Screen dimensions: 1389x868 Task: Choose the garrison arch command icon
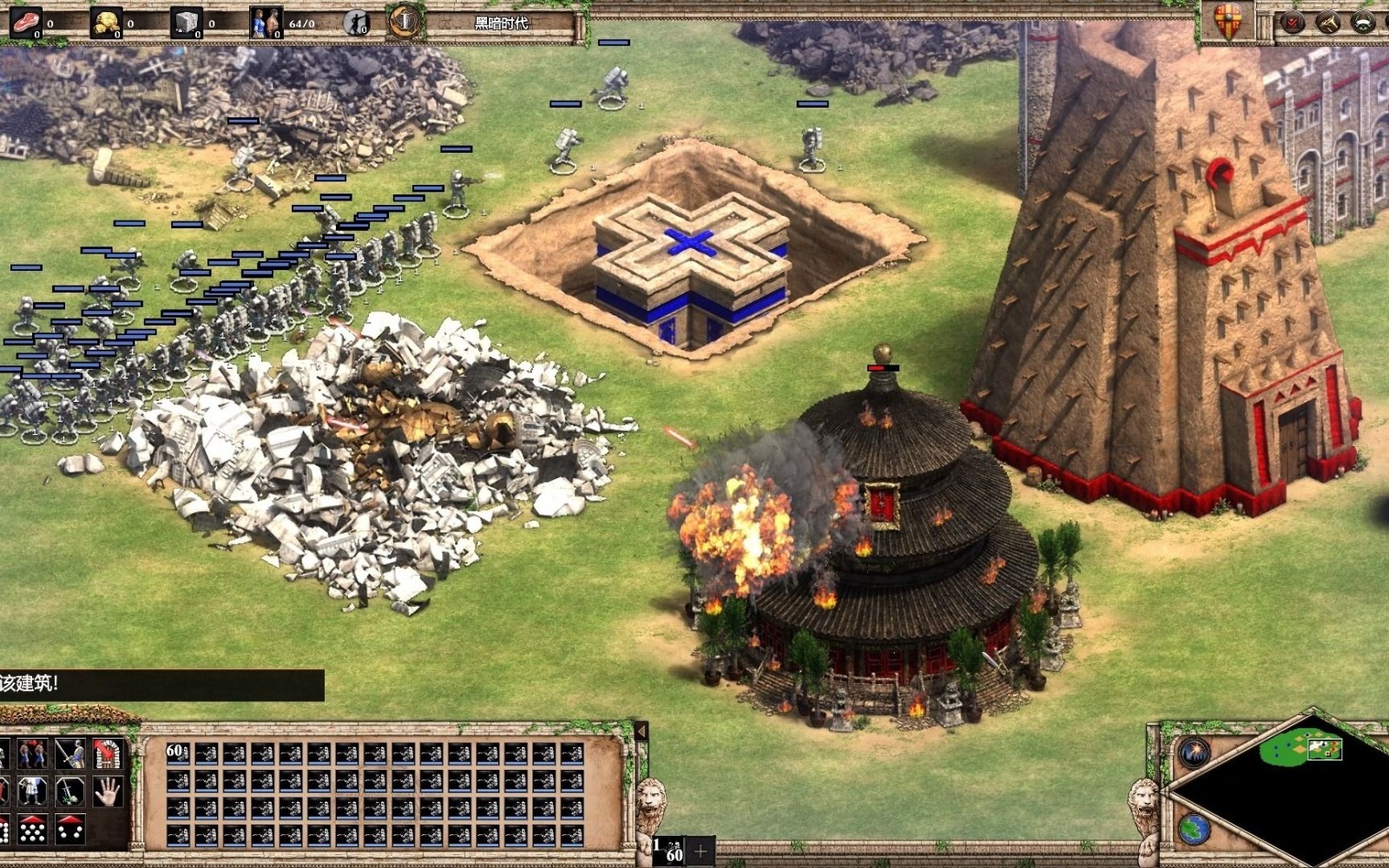[107, 753]
